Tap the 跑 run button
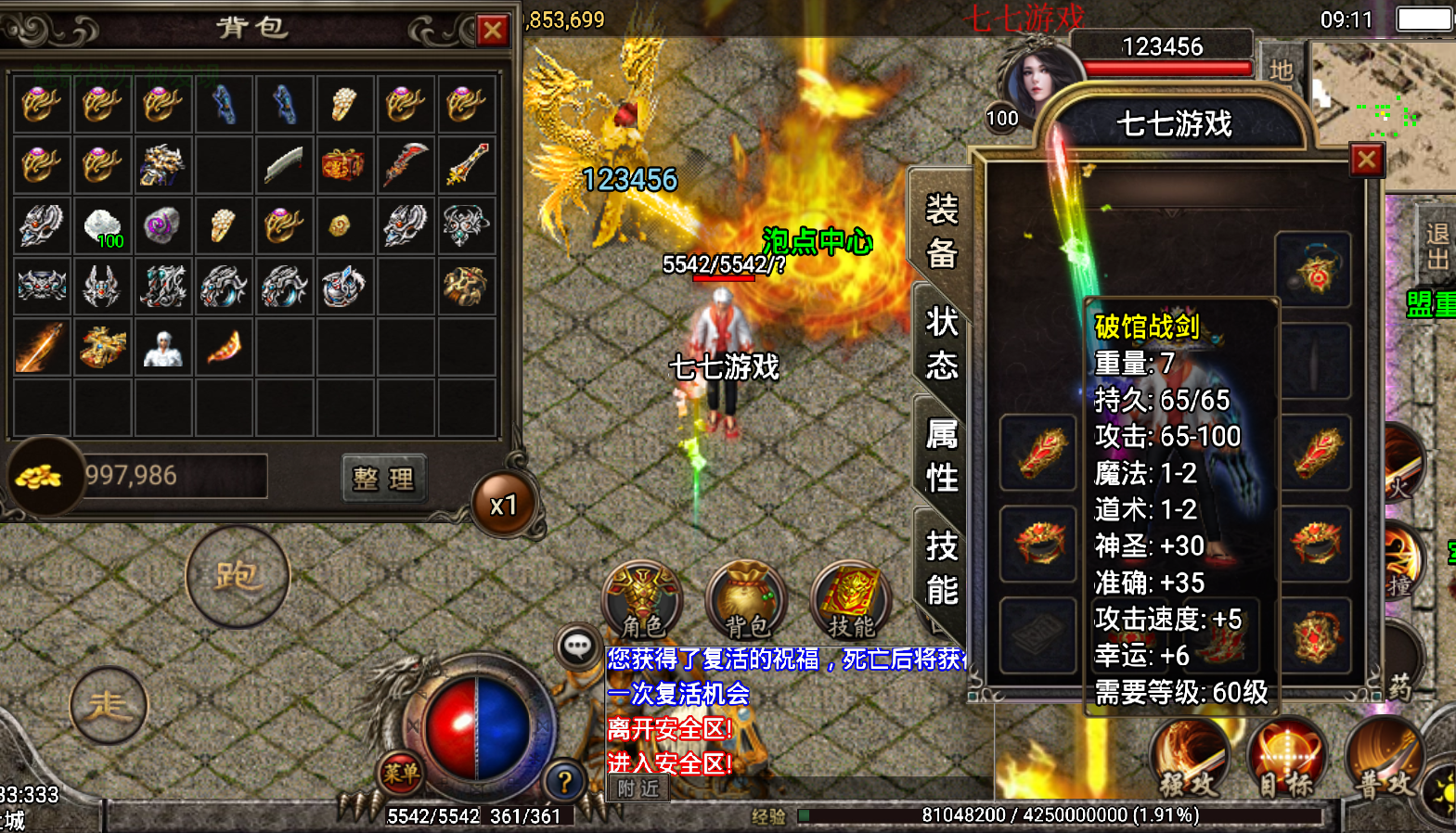 (238, 576)
